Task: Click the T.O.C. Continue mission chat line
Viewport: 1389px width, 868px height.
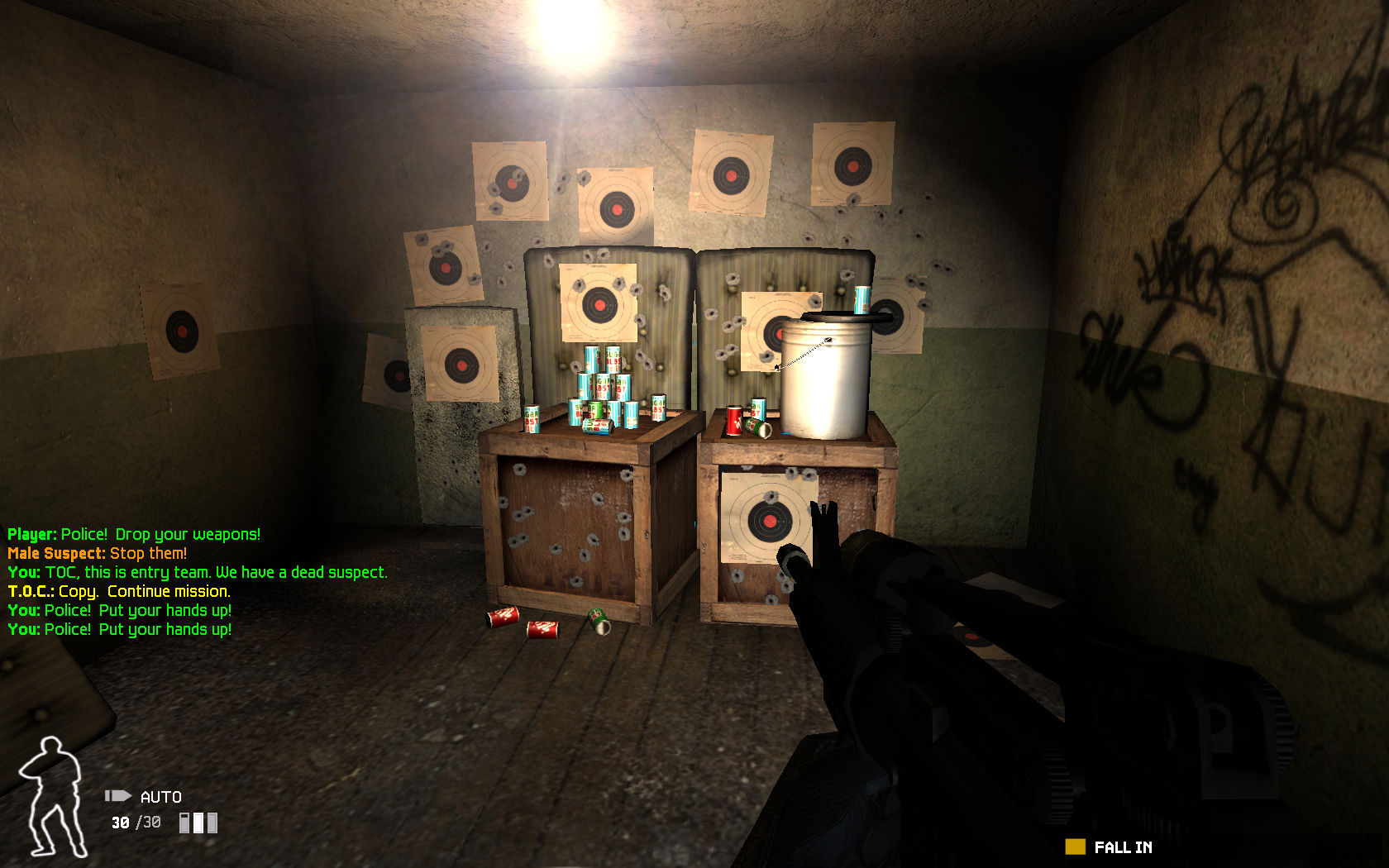Action: [118, 591]
